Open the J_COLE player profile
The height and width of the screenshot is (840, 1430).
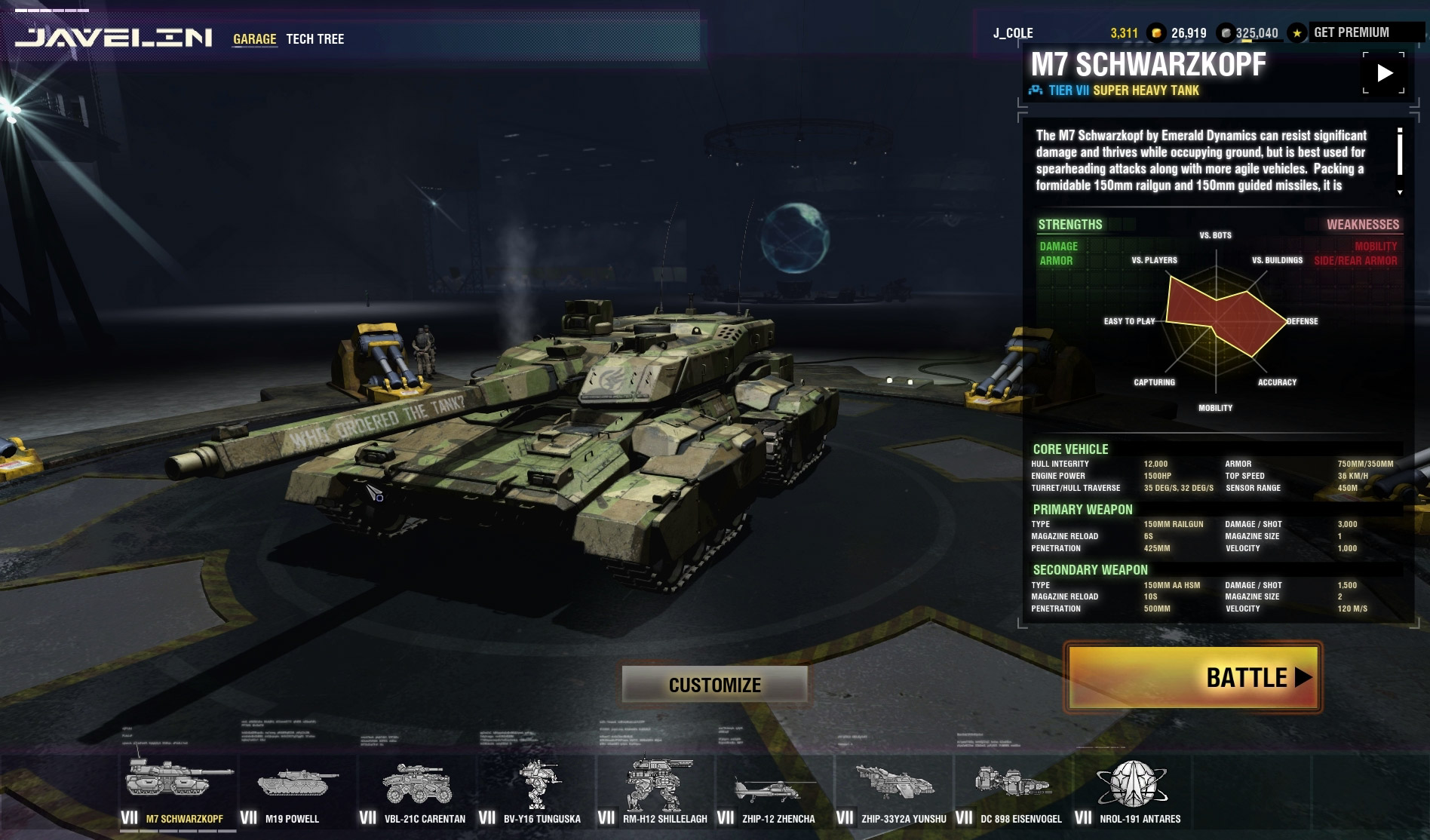pyautogui.click(x=1013, y=33)
